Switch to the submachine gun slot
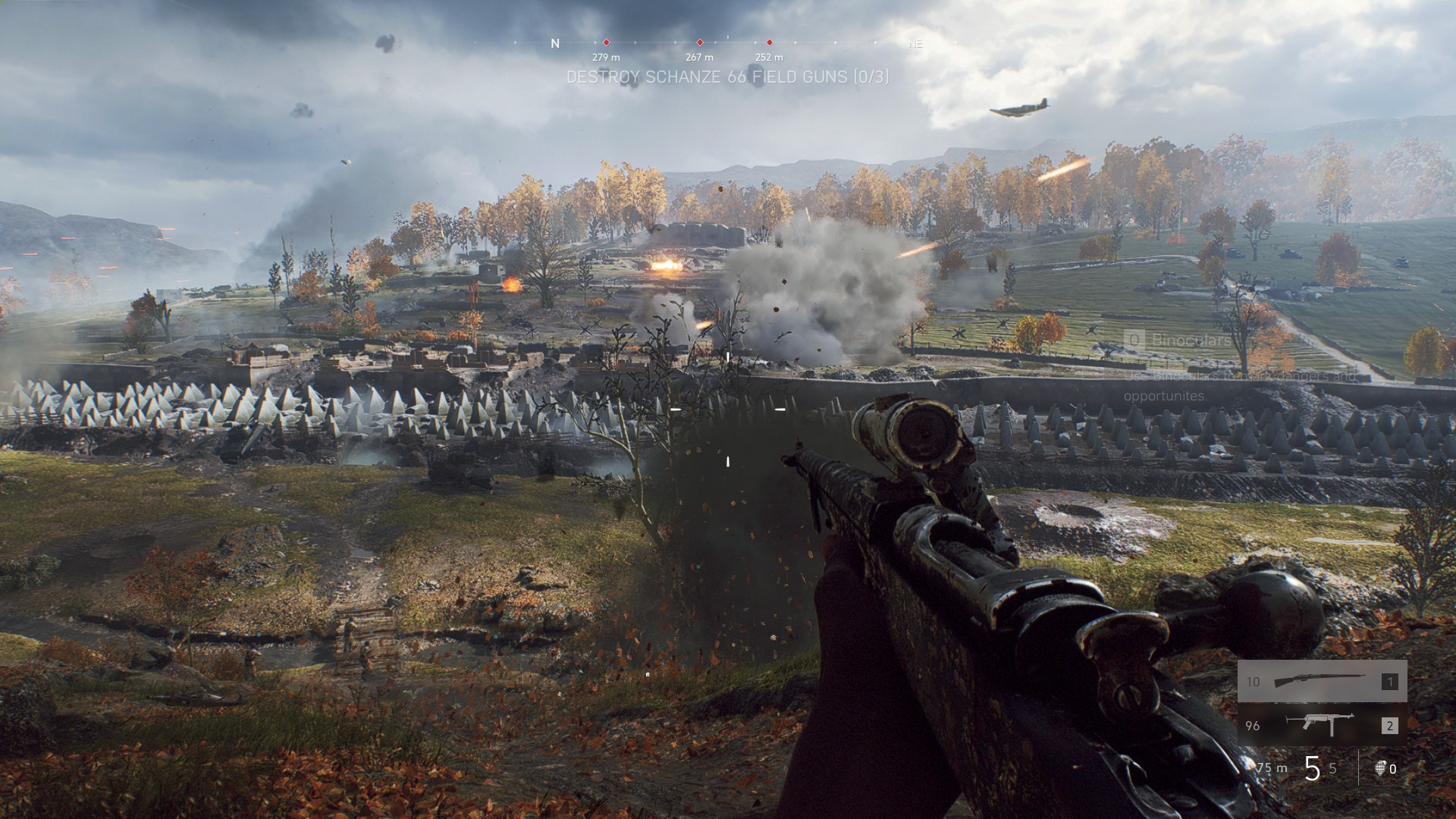The image size is (1456, 819). click(1322, 725)
